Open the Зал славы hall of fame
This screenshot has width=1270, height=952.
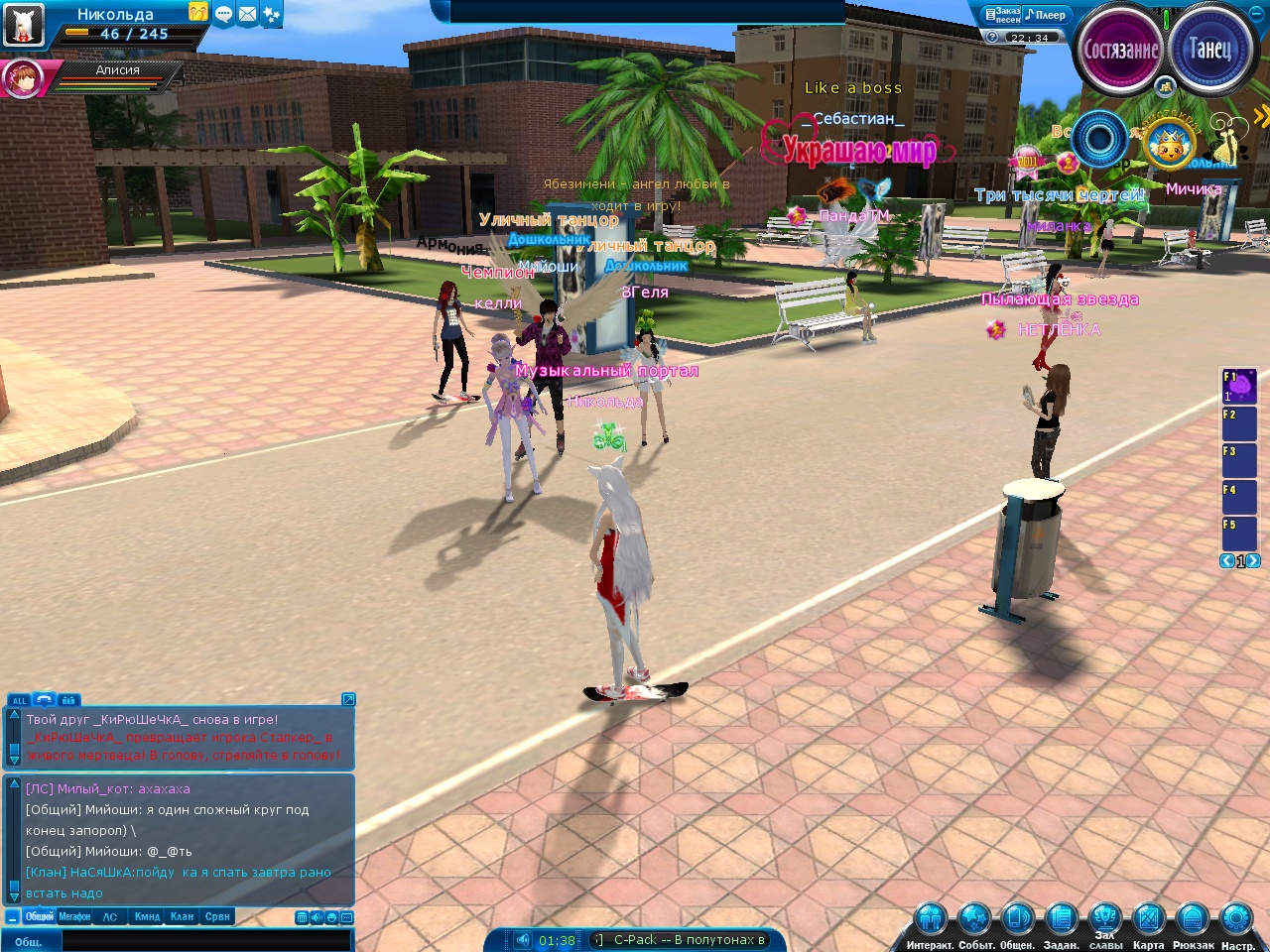1105,918
